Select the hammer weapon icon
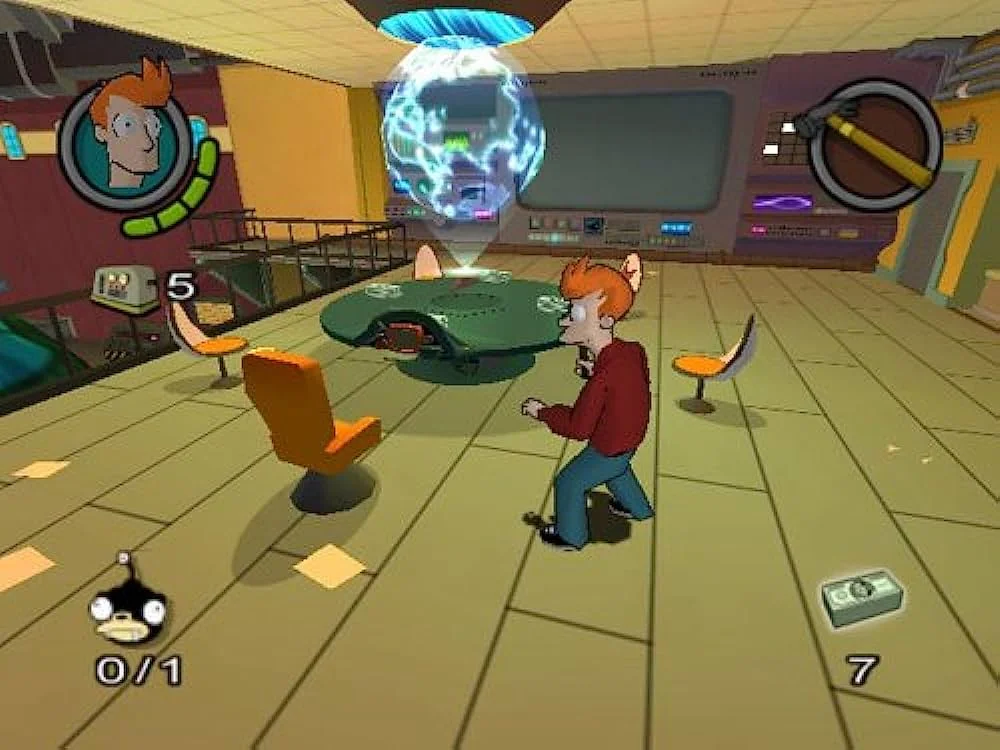The height and width of the screenshot is (750, 1000). (x=874, y=144)
